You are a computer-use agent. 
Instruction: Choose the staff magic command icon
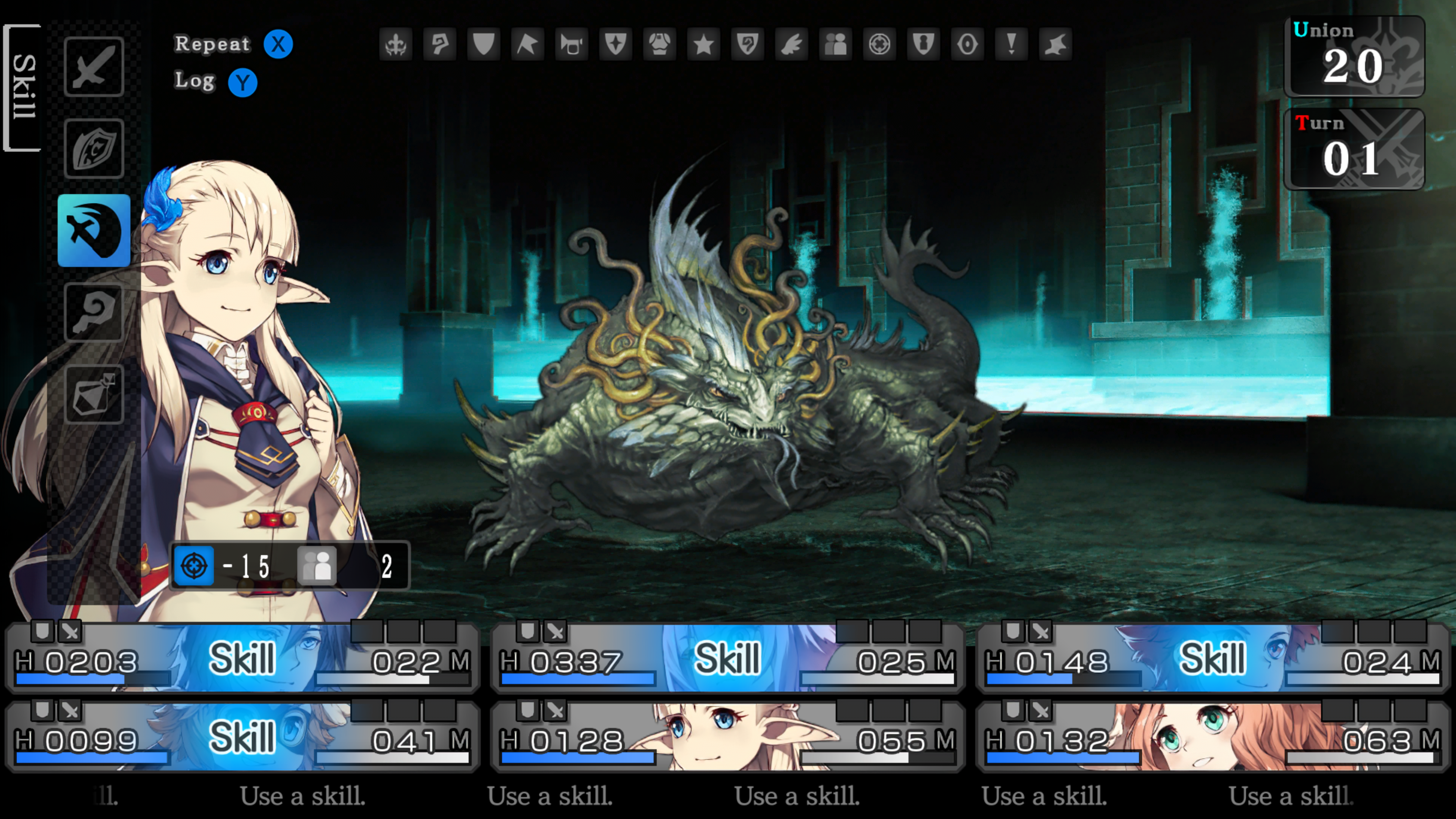click(x=94, y=312)
